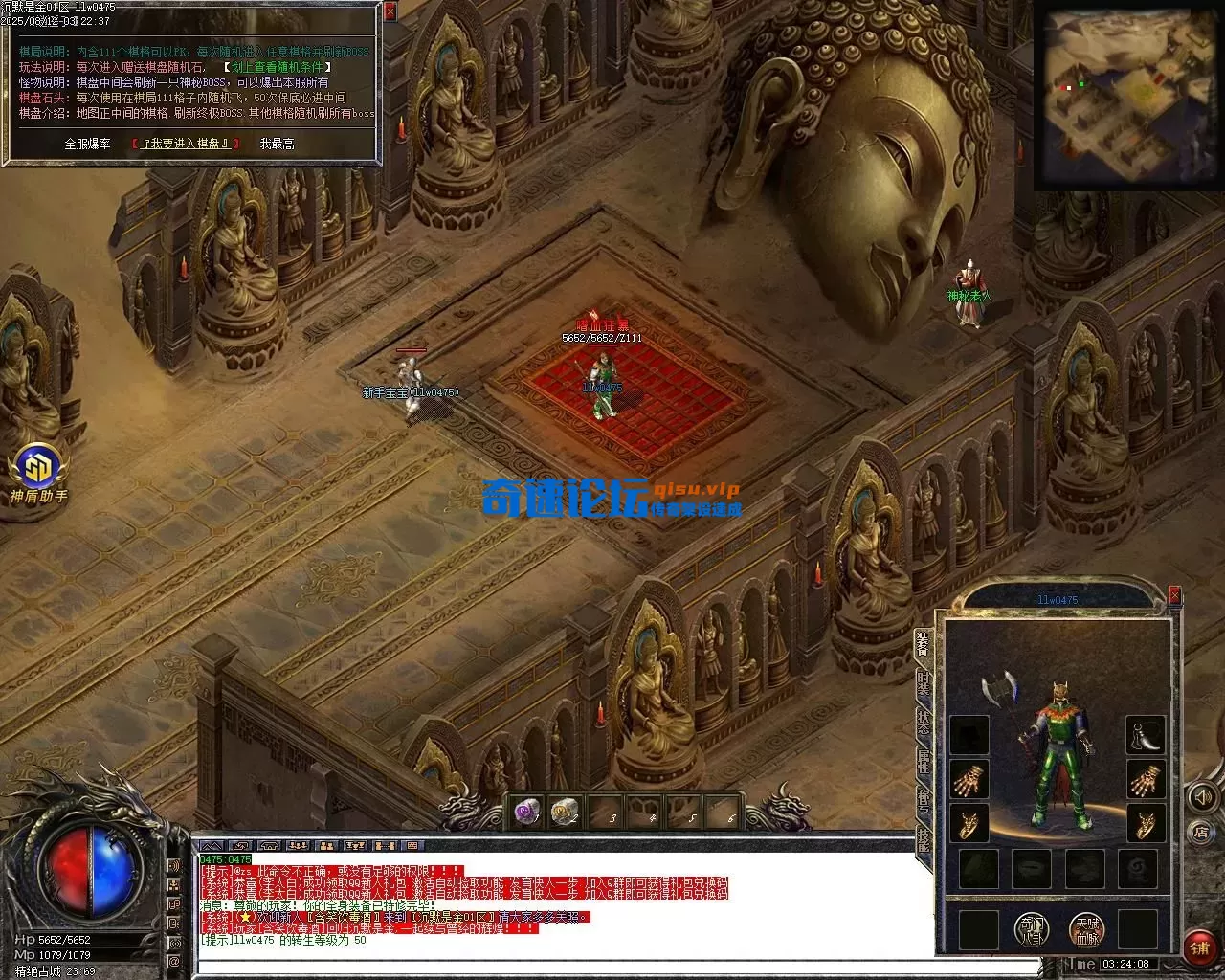Open the 神盾助手 assistant icon
This screenshot has width=1225, height=980.
point(38,471)
